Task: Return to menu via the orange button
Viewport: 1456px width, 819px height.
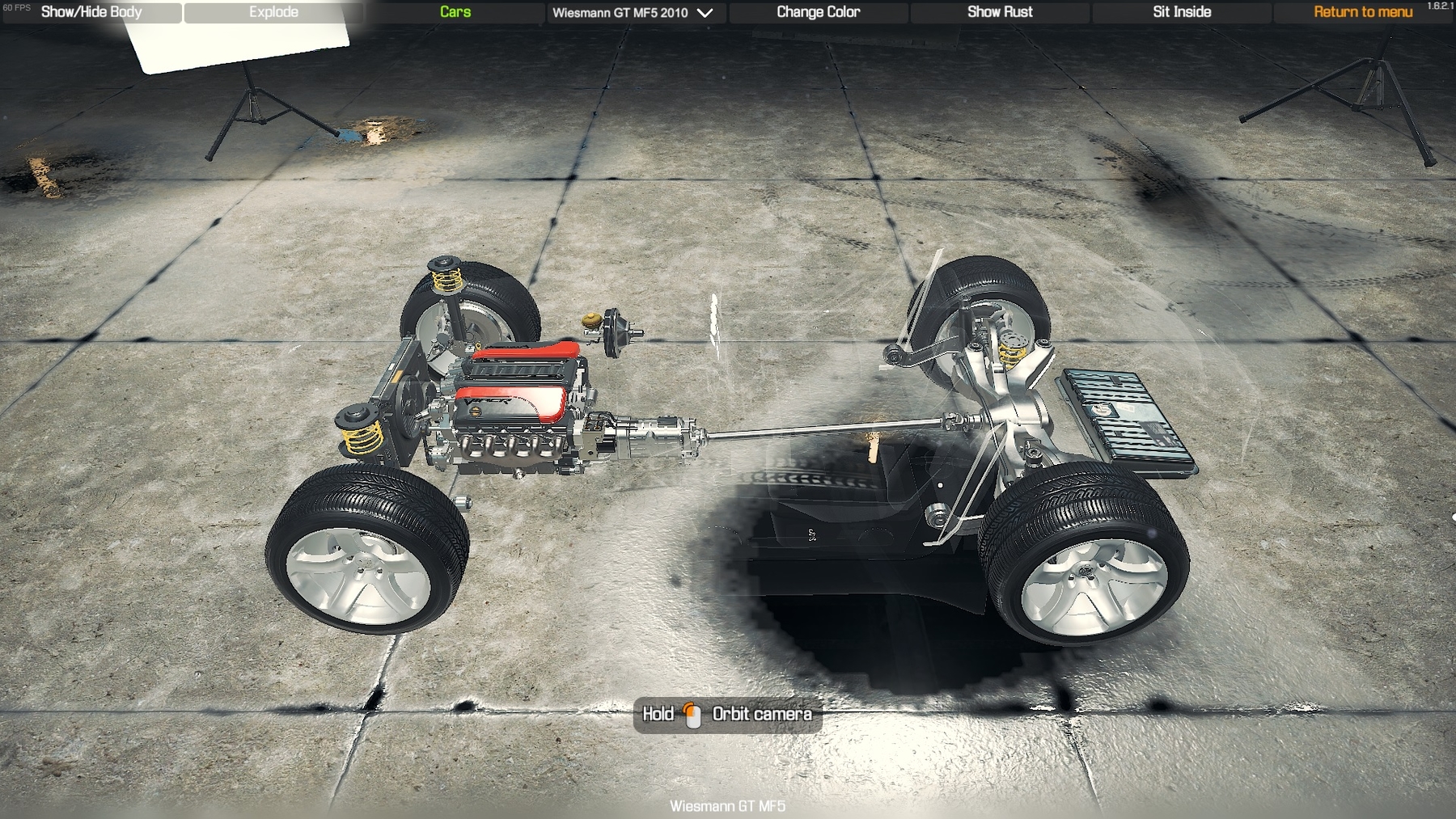Action: coord(1363,12)
